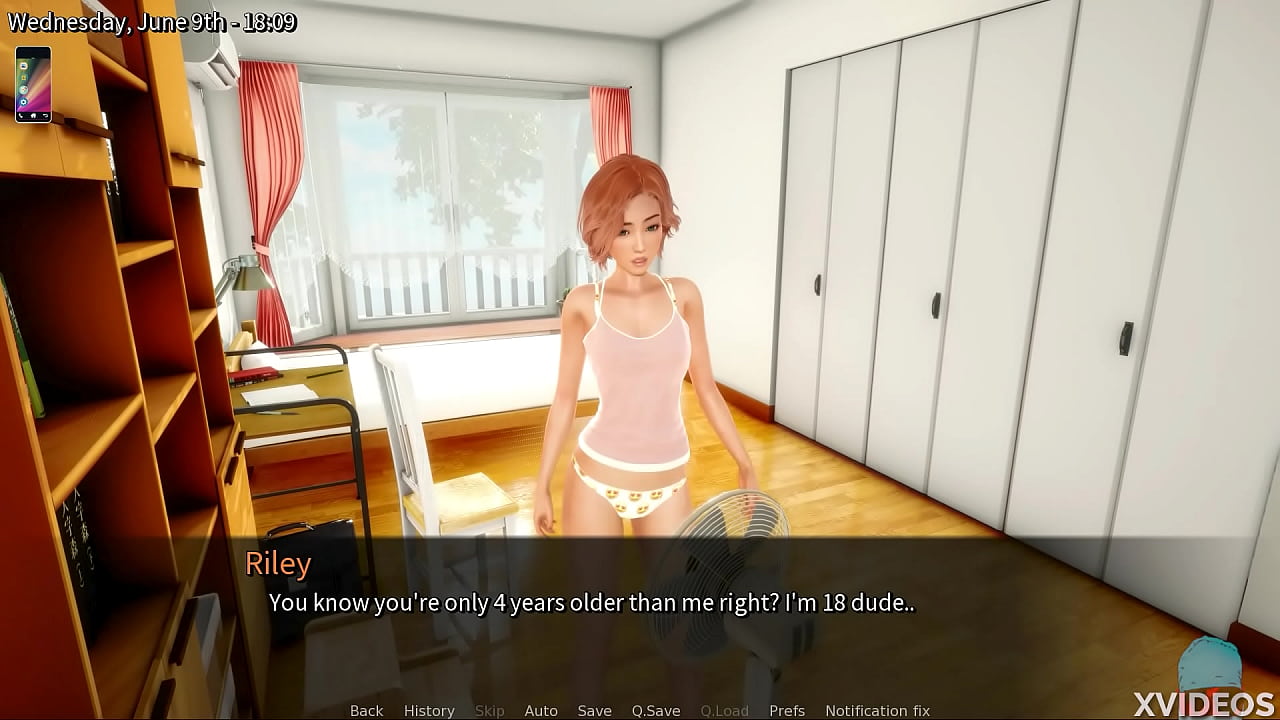1280x720 pixels.
Task: Open the Save screen
Action: click(x=594, y=710)
